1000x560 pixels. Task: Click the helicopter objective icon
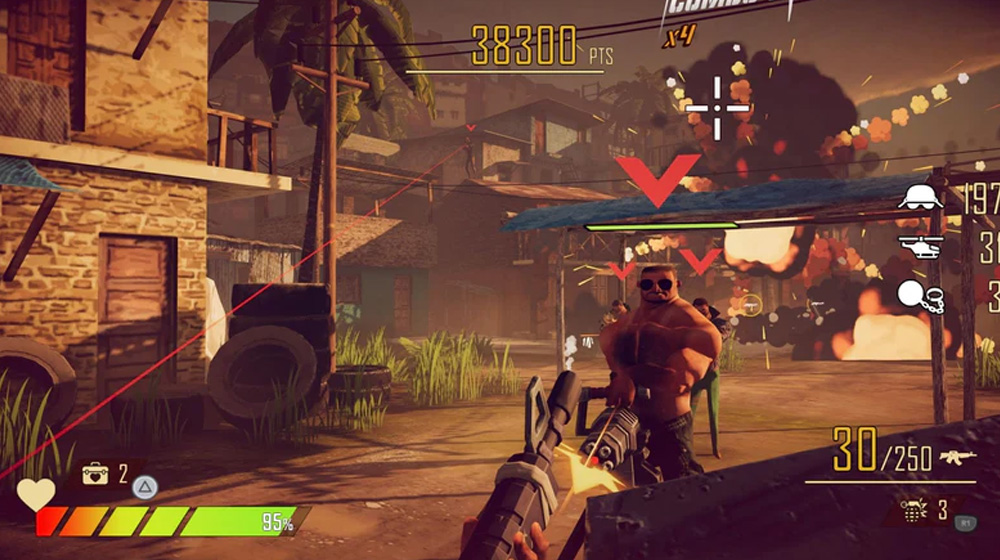(x=921, y=246)
